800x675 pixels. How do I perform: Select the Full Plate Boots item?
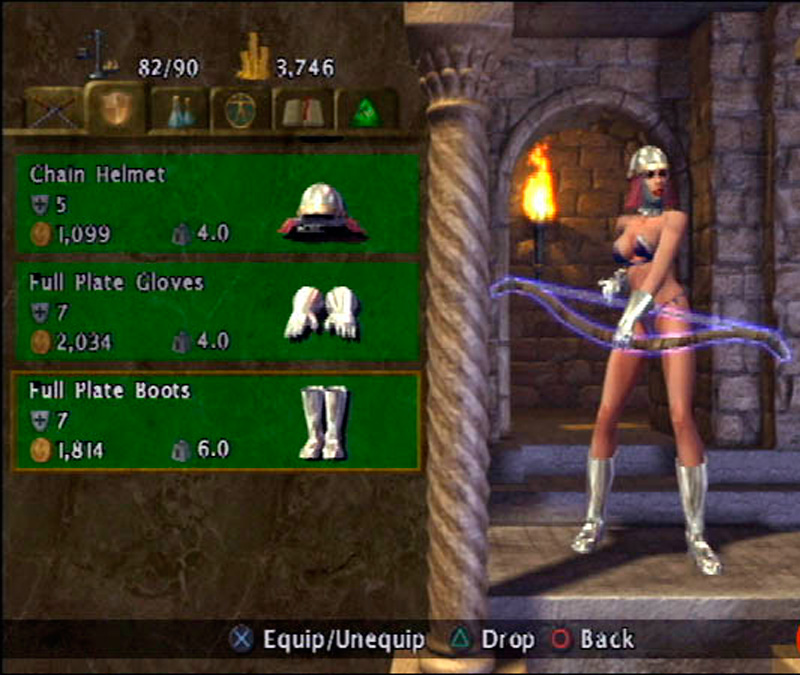tap(214, 421)
